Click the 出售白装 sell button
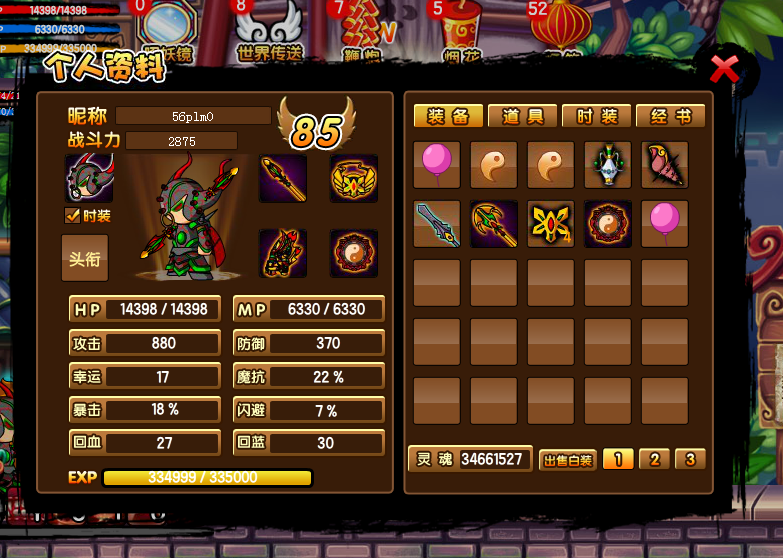The height and width of the screenshot is (558, 783). [568, 460]
